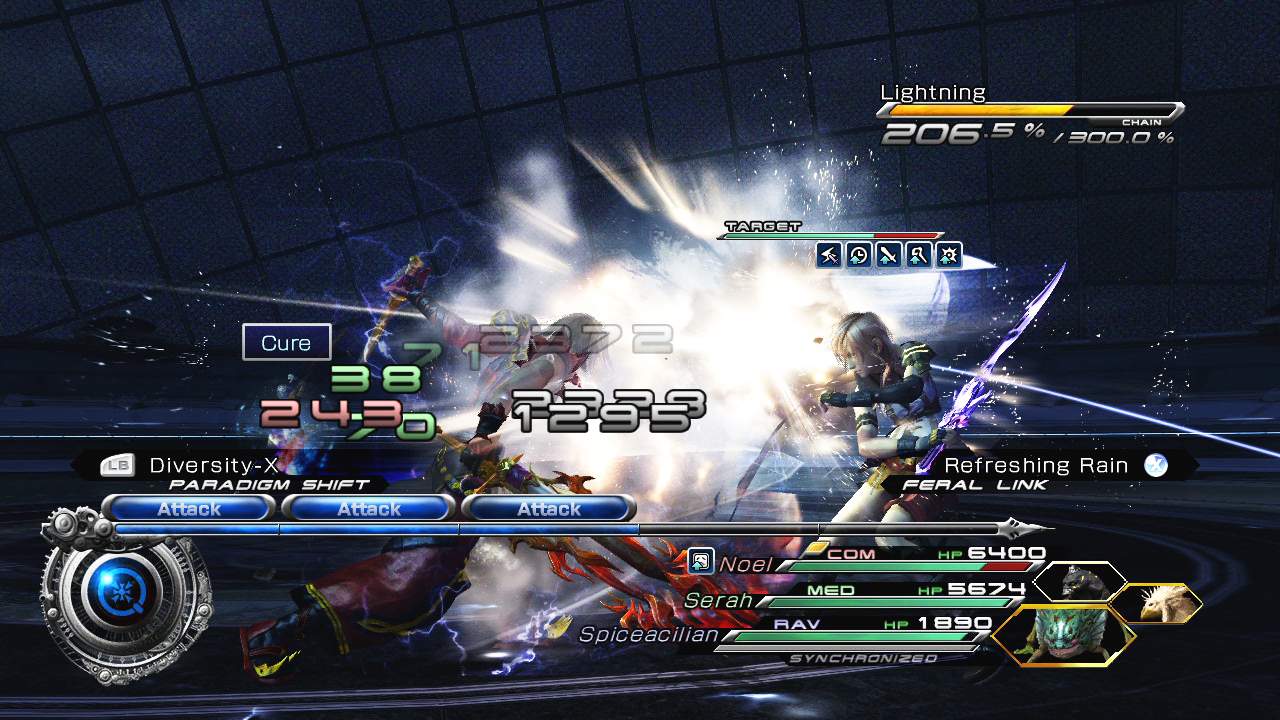Click the Bravery sword buff icon
The height and width of the screenshot is (720, 1280).
click(887, 256)
